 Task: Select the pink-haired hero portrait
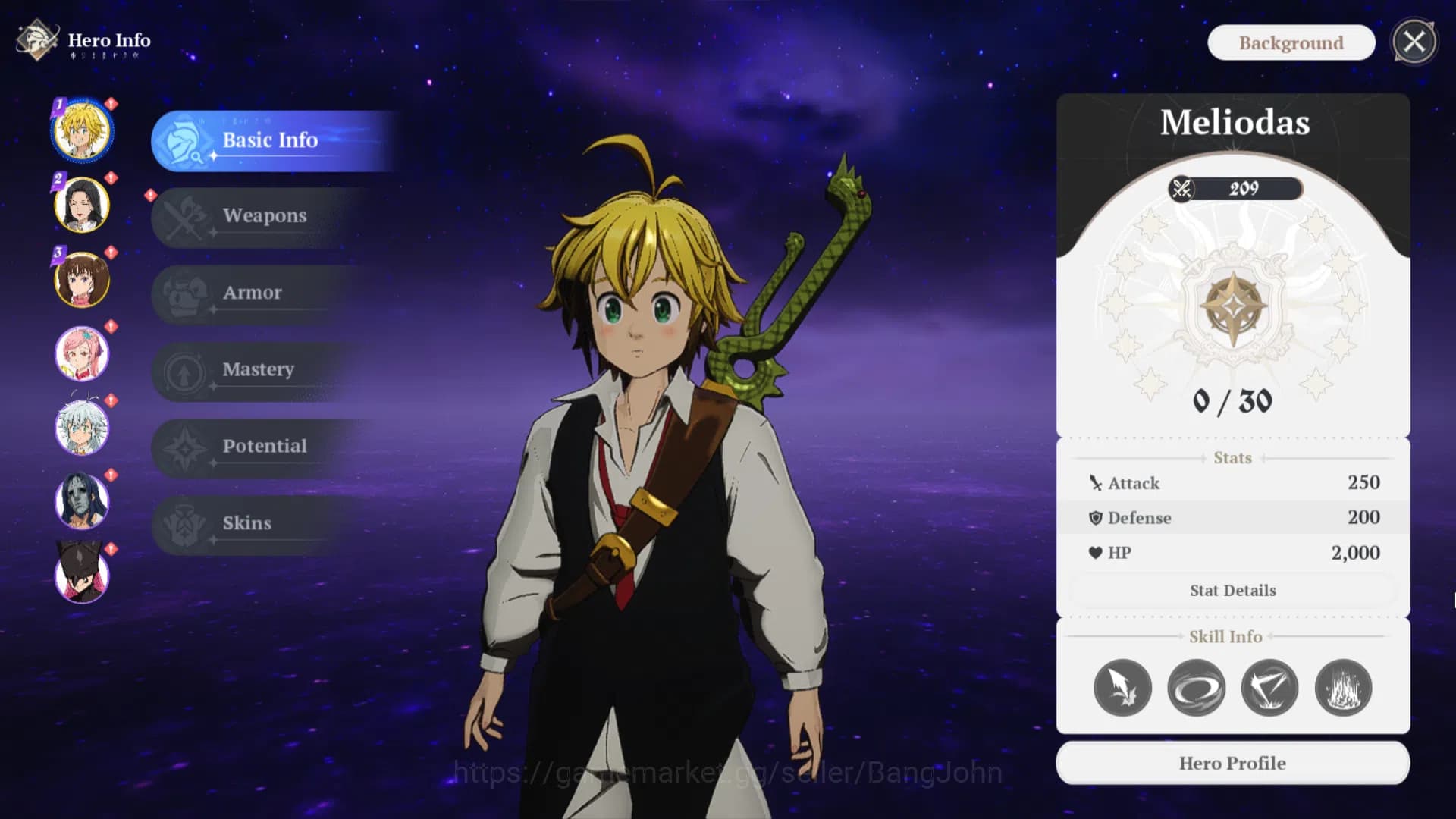[82, 354]
